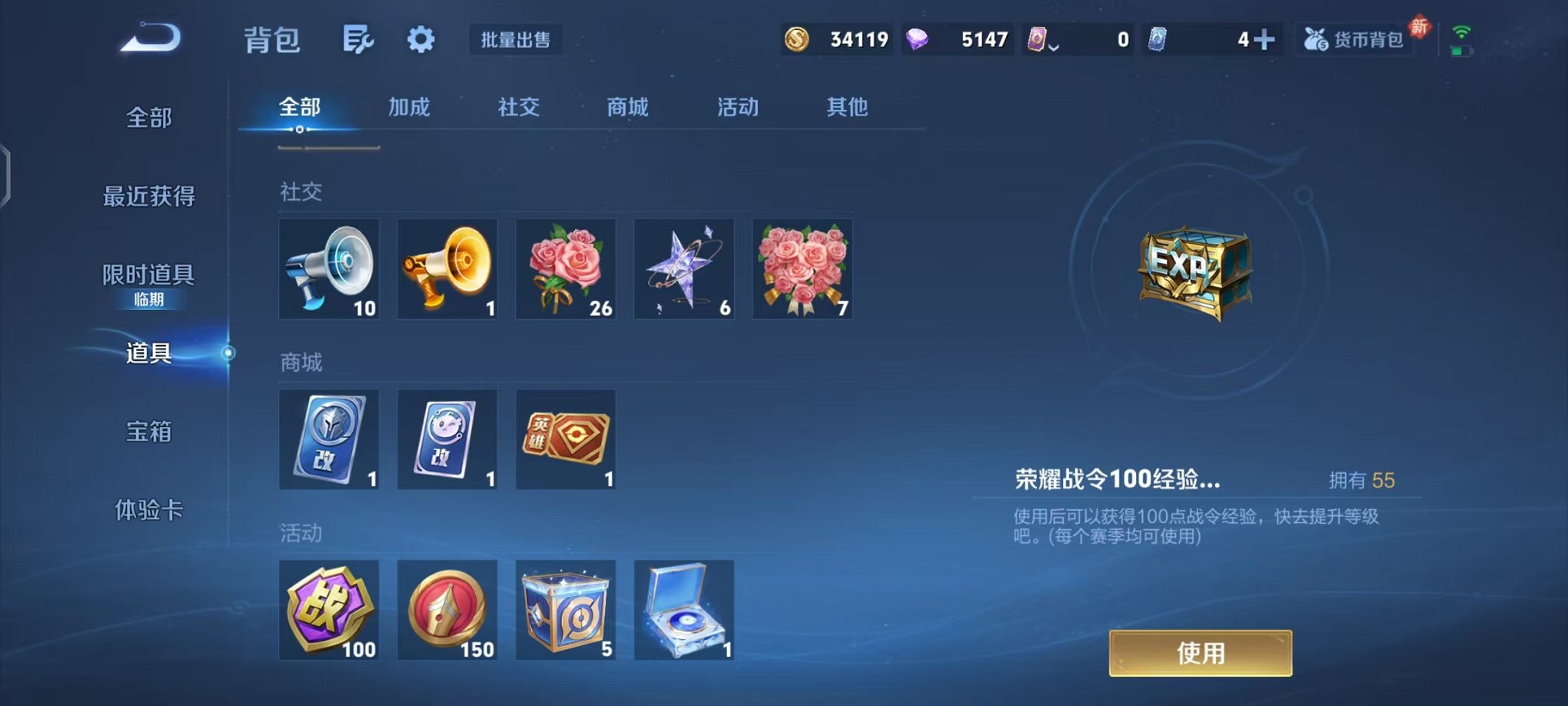Open the blue 改 rename card item

pyautogui.click(x=330, y=440)
